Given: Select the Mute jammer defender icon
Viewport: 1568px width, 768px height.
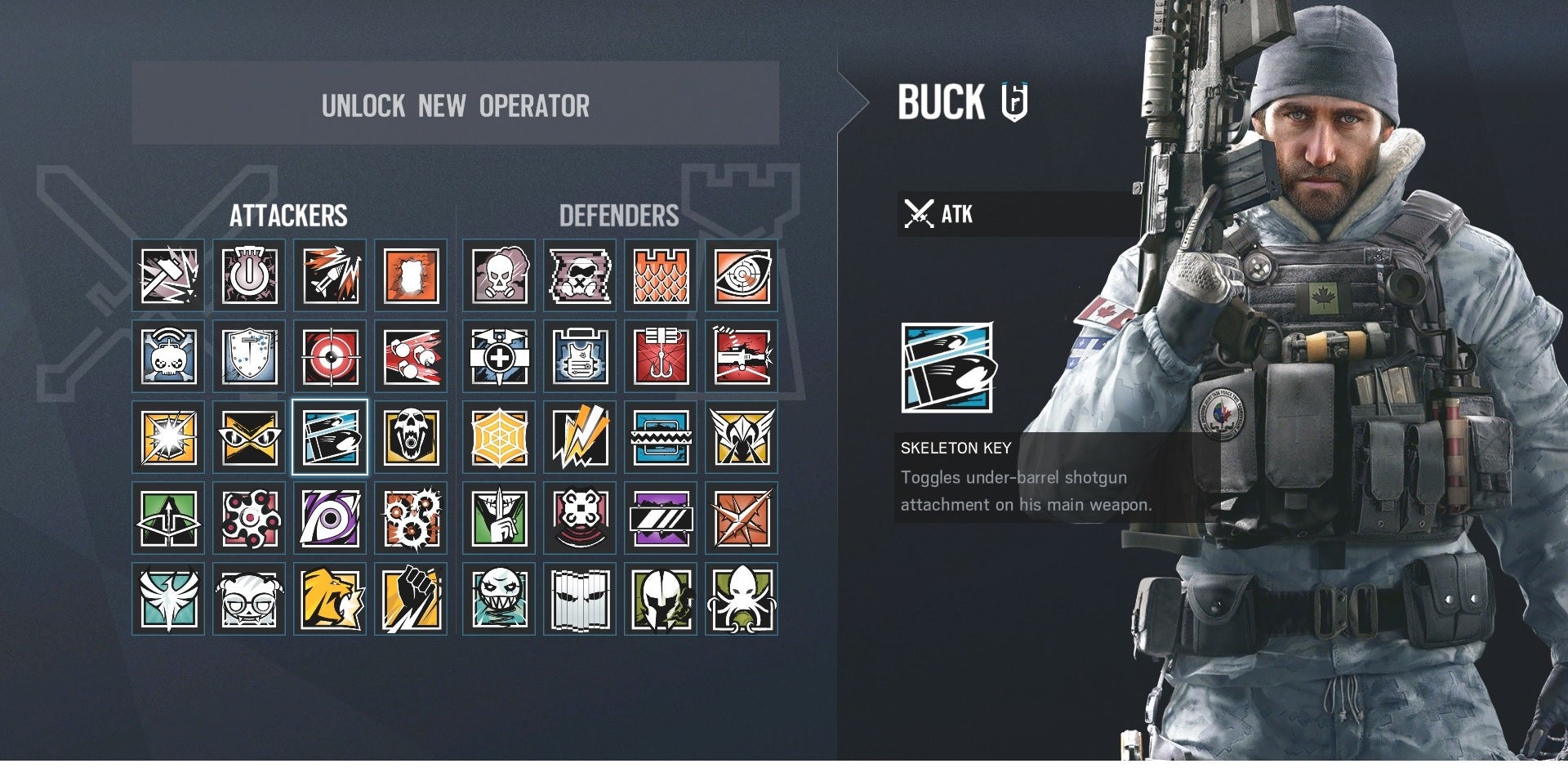Looking at the screenshot, I should 580,275.
